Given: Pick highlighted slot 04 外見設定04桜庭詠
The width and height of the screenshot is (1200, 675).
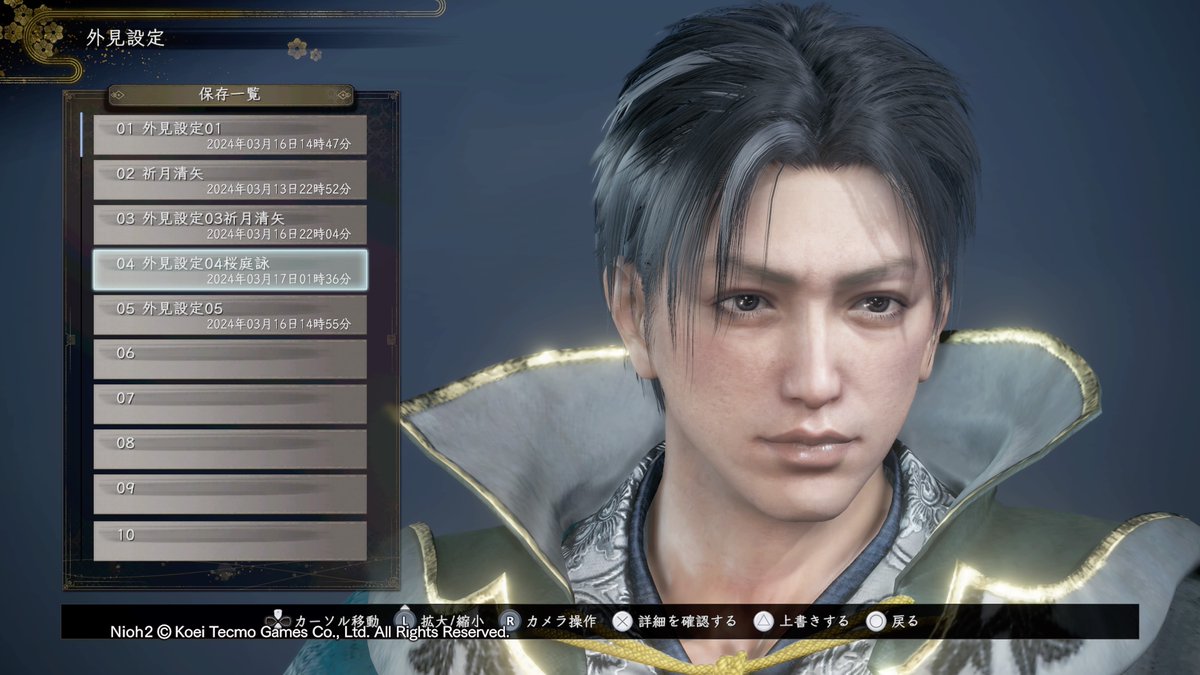Looking at the screenshot, I should (x=230, y=270).
